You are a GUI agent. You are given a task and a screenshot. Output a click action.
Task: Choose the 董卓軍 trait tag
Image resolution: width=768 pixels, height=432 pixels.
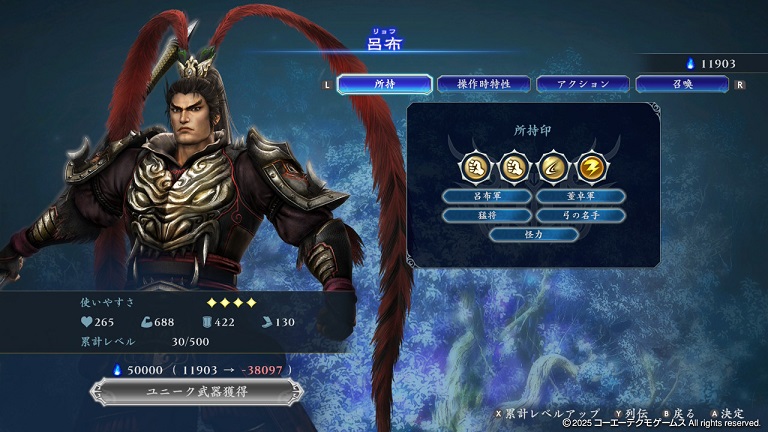pos(580,196)
